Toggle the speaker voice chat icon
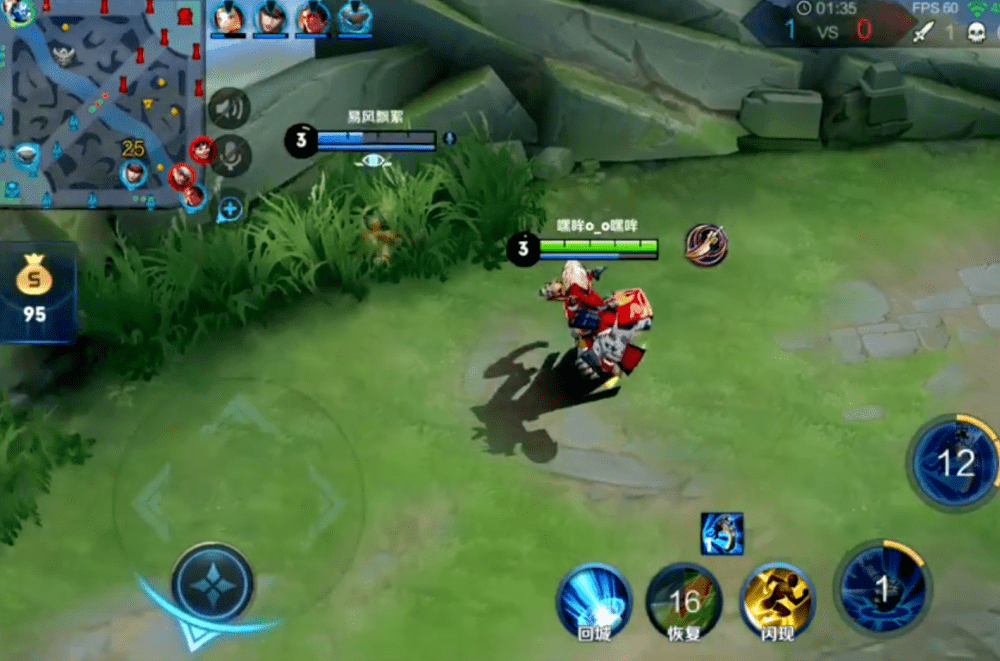Viewport: 1000px width, 661px height. (230, 108)
